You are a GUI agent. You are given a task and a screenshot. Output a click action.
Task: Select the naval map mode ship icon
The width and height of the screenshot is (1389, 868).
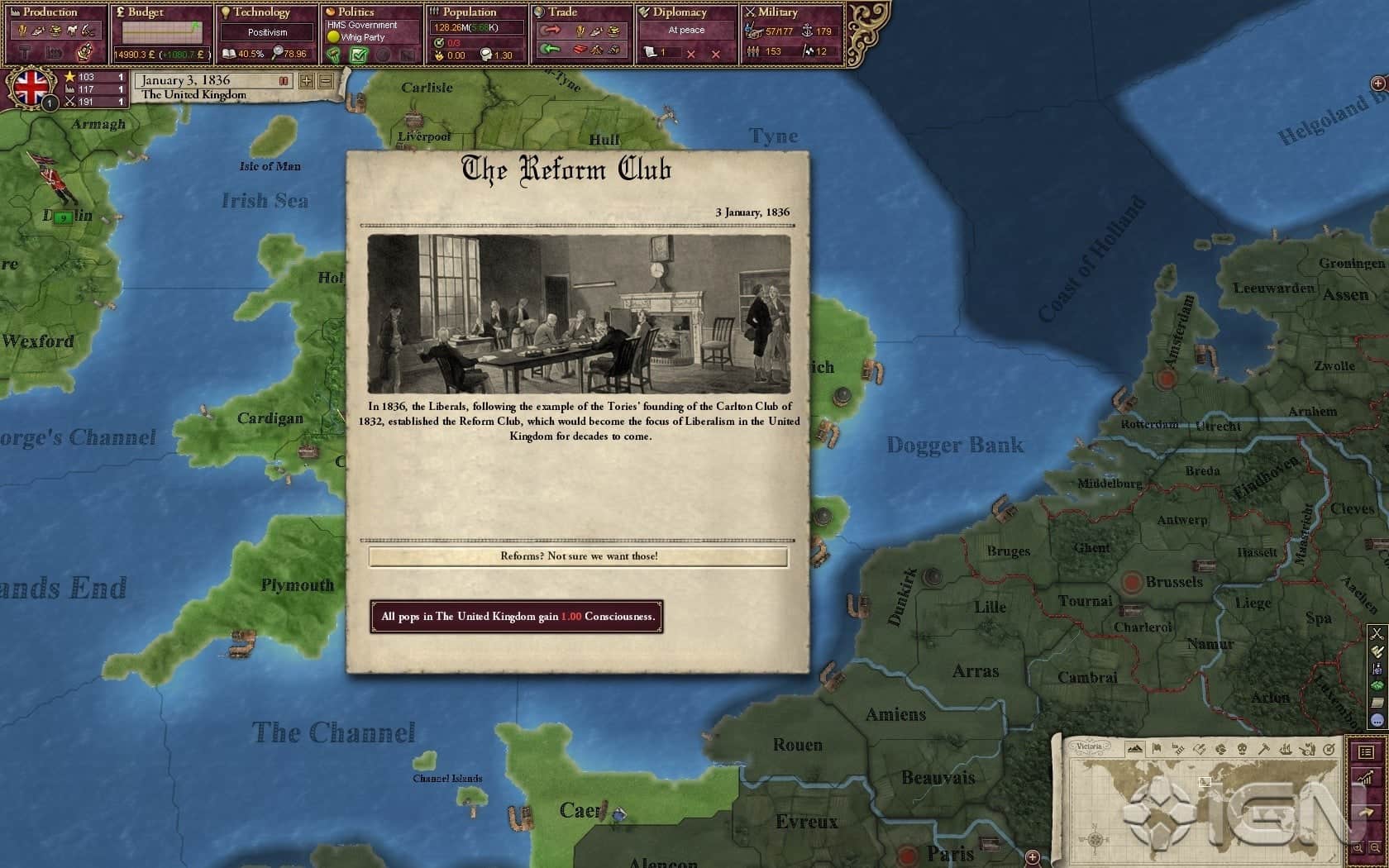pyautogui.click(x=1286, y=748)
